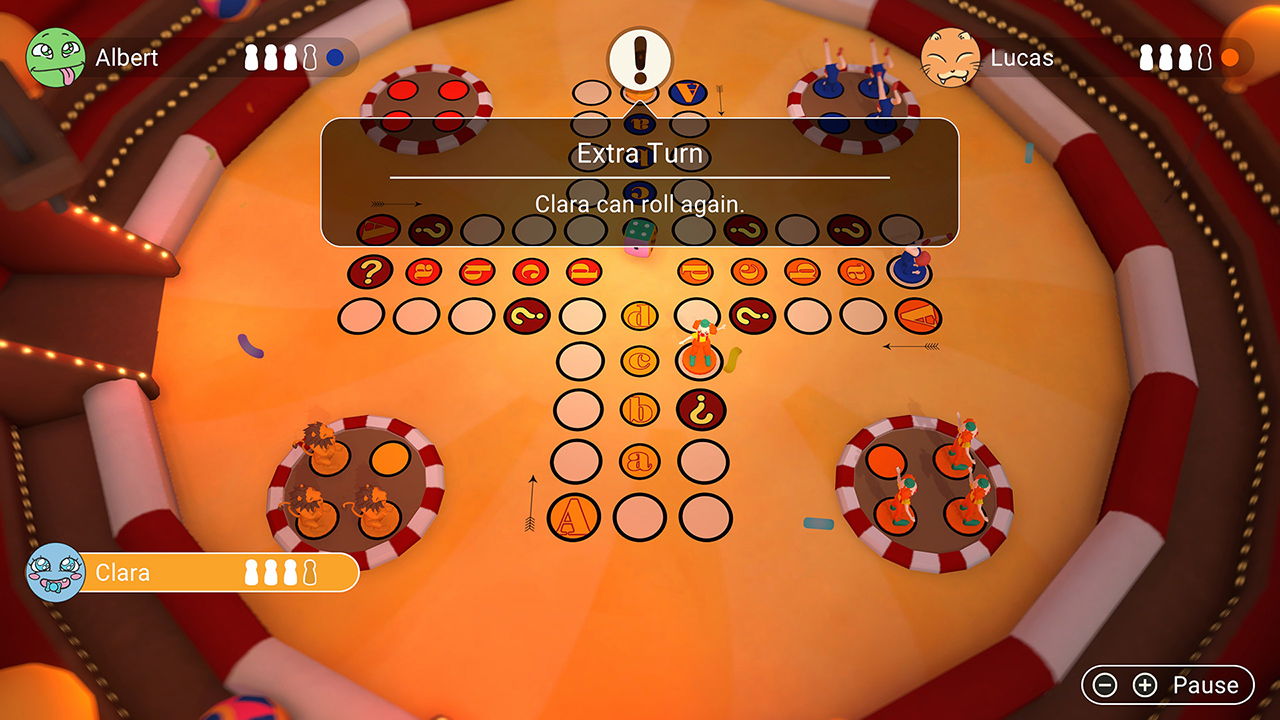Click Lucas's orange cat avatar

[x=952, y=58]
